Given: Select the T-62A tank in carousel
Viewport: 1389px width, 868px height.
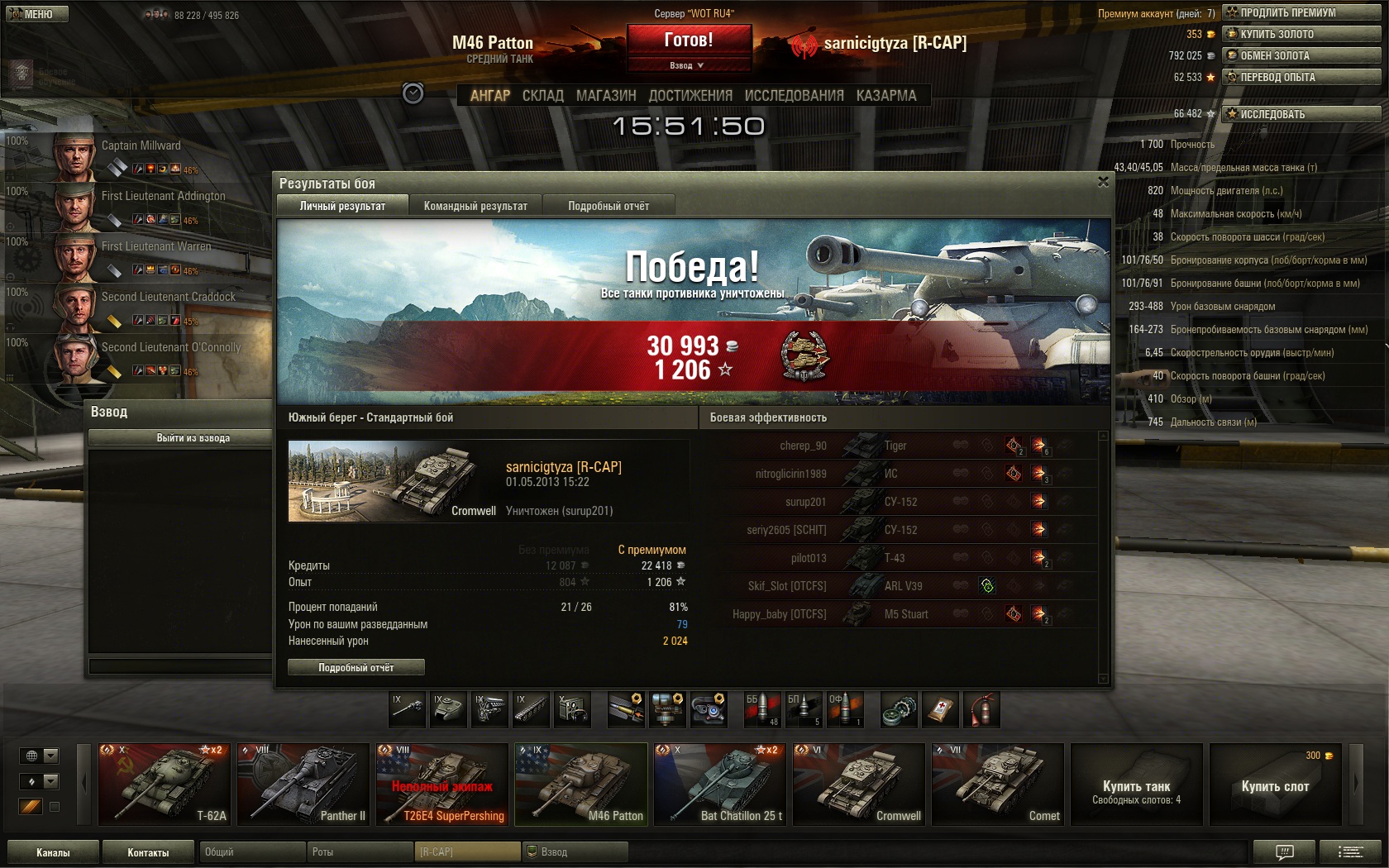Looking at the screenshot, I should 164,784.
